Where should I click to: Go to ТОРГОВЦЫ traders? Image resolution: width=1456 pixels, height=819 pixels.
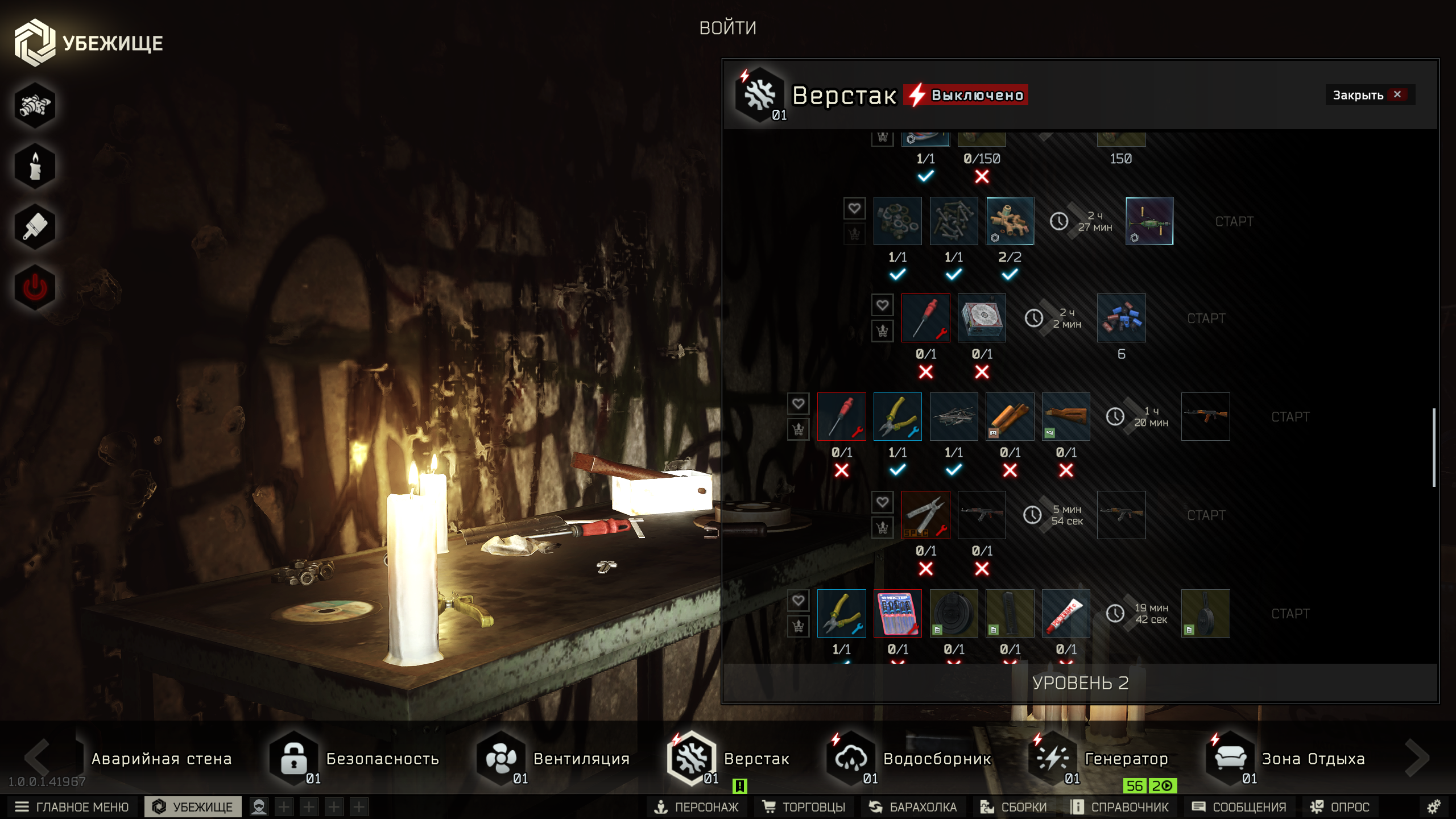coord(804,806)
